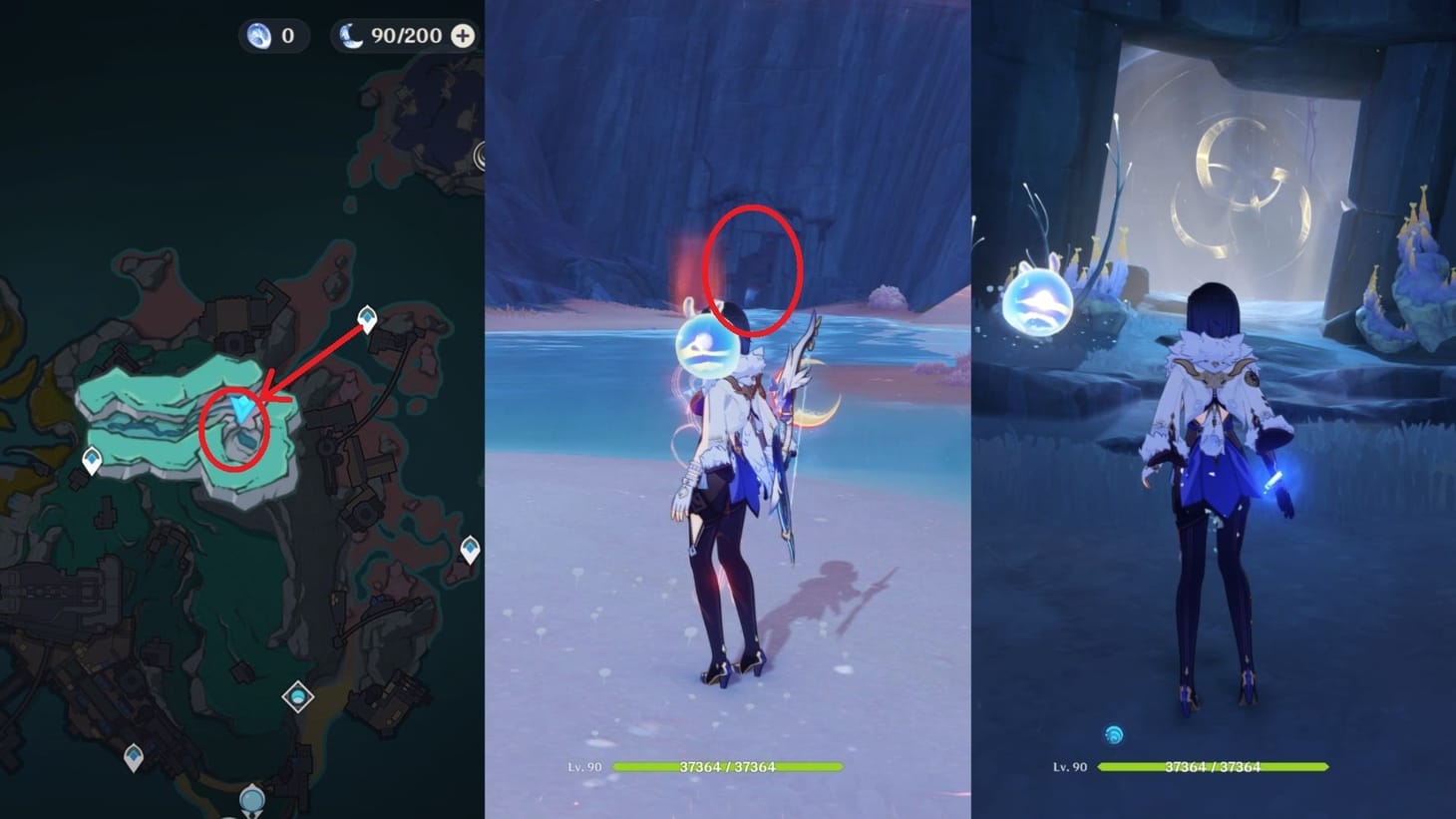1456x819 pixels.
Task: Click the Hydro element status icon near Lv. 90
Action: (1112, 735)
